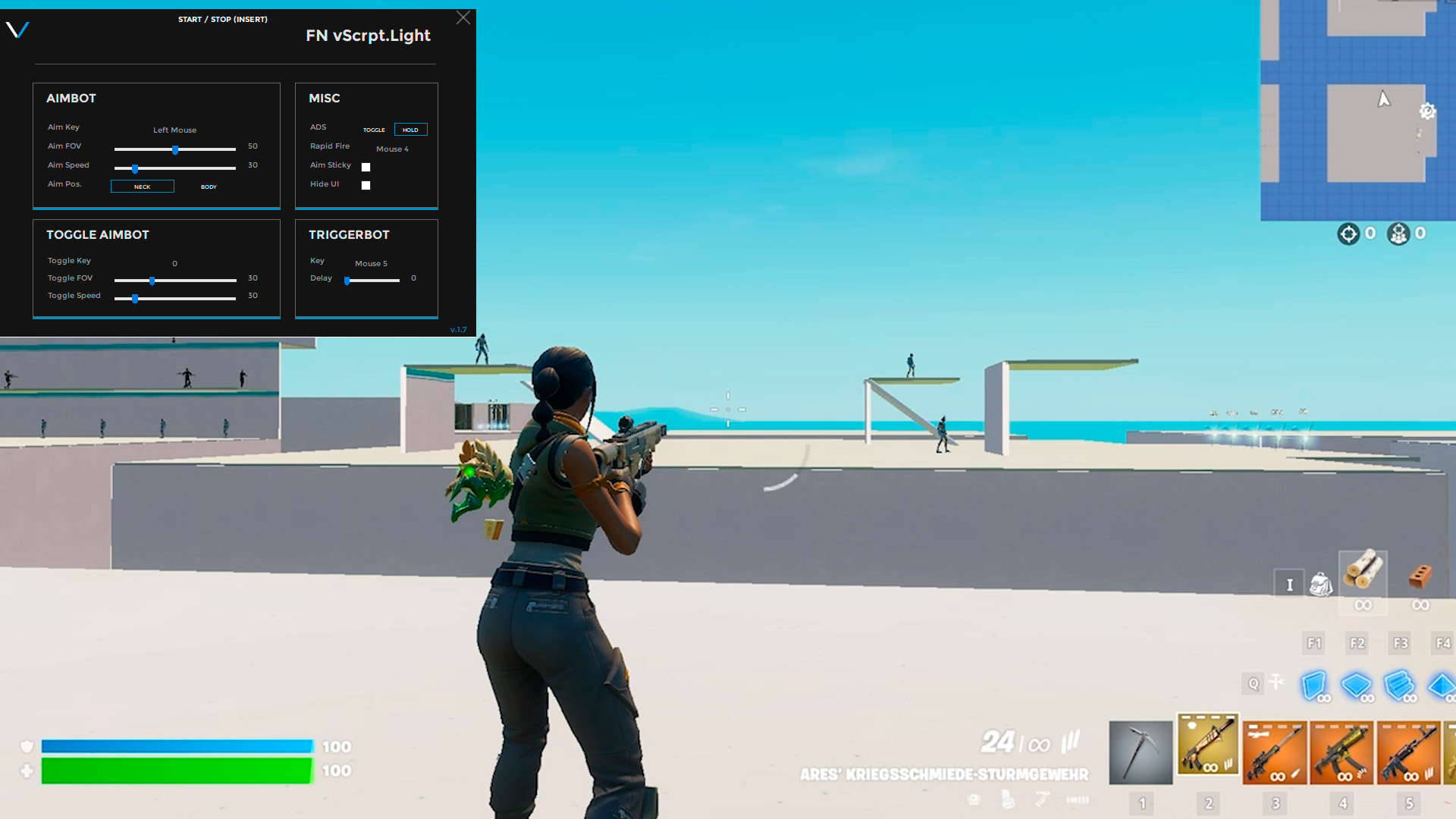The height and width of the screenshot is (819, 1456).
Task: Select the pickaxe in hotbar slot 1
Action: point(1141,752)
